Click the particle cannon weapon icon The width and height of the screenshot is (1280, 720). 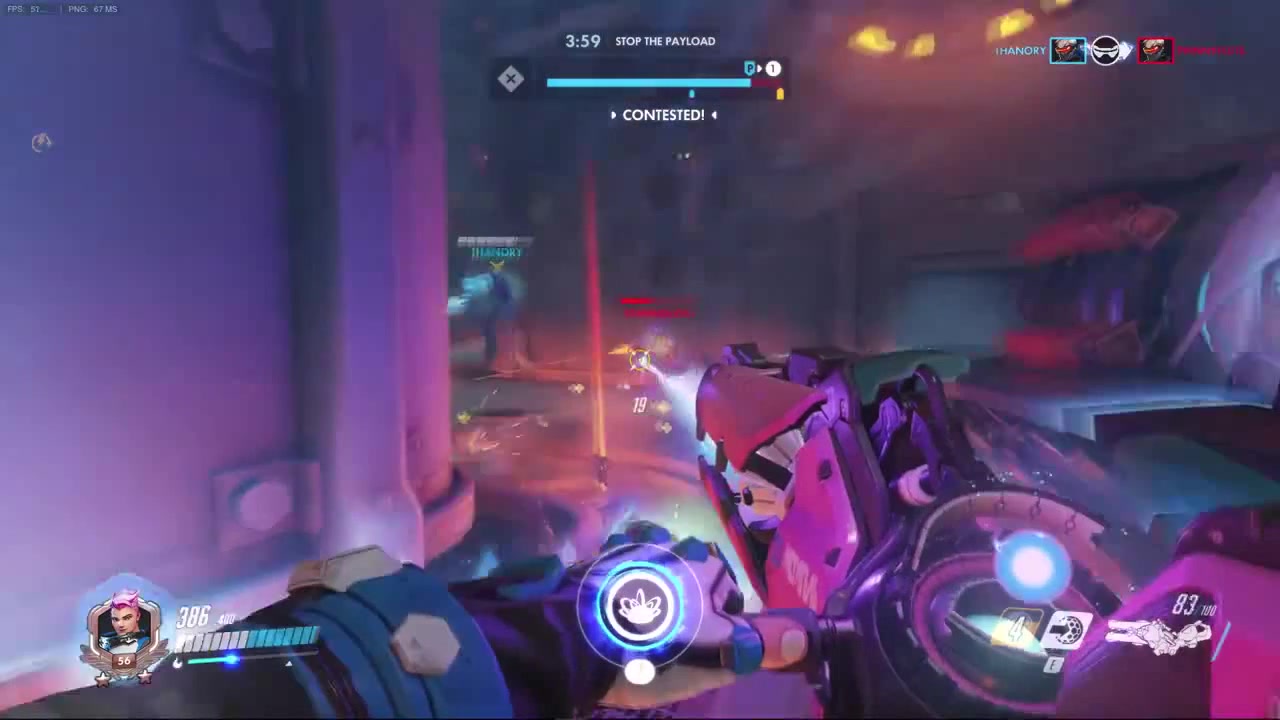[1160, 633]
